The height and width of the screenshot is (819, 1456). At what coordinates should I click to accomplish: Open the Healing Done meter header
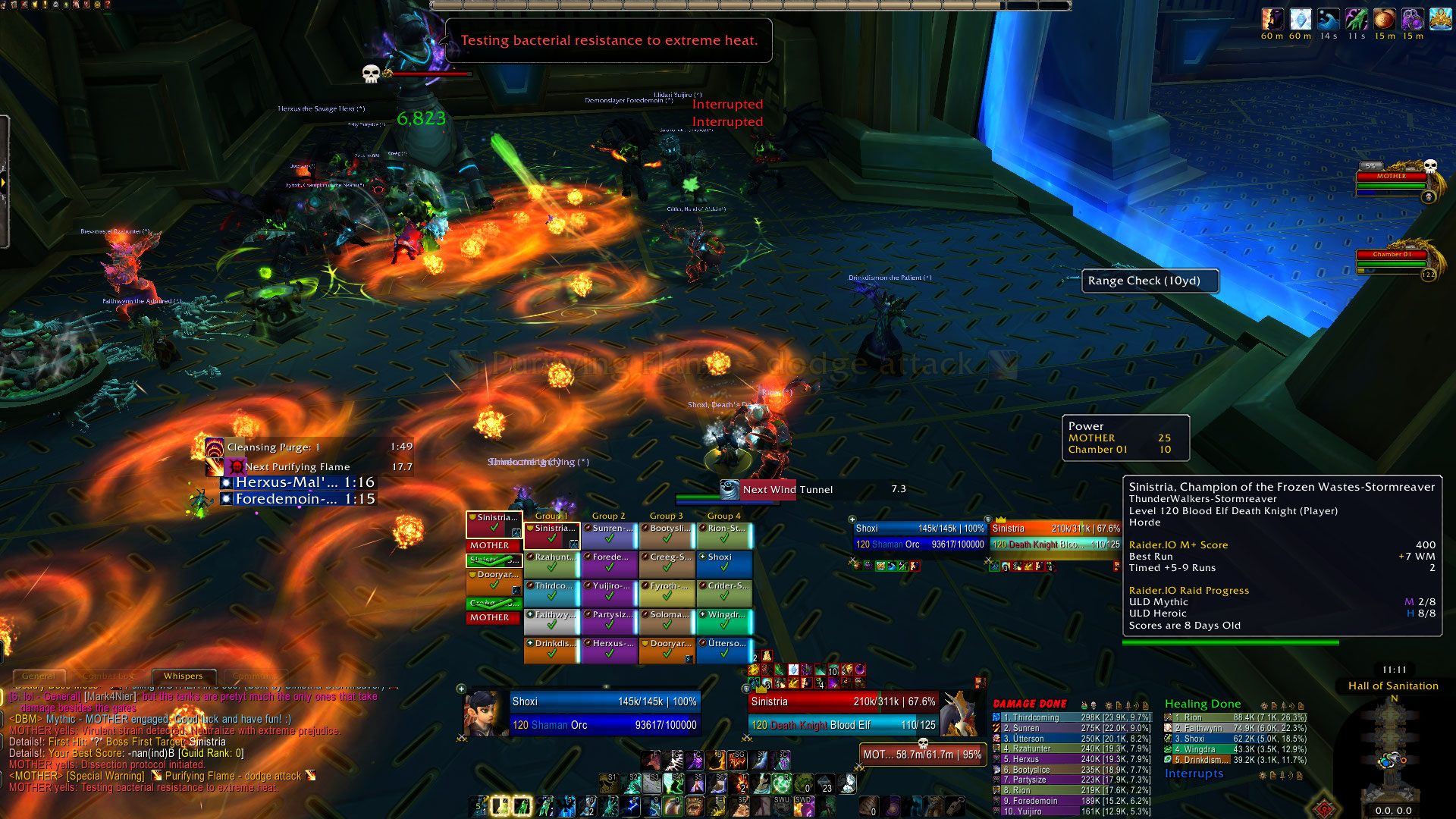coord(1203,704)
